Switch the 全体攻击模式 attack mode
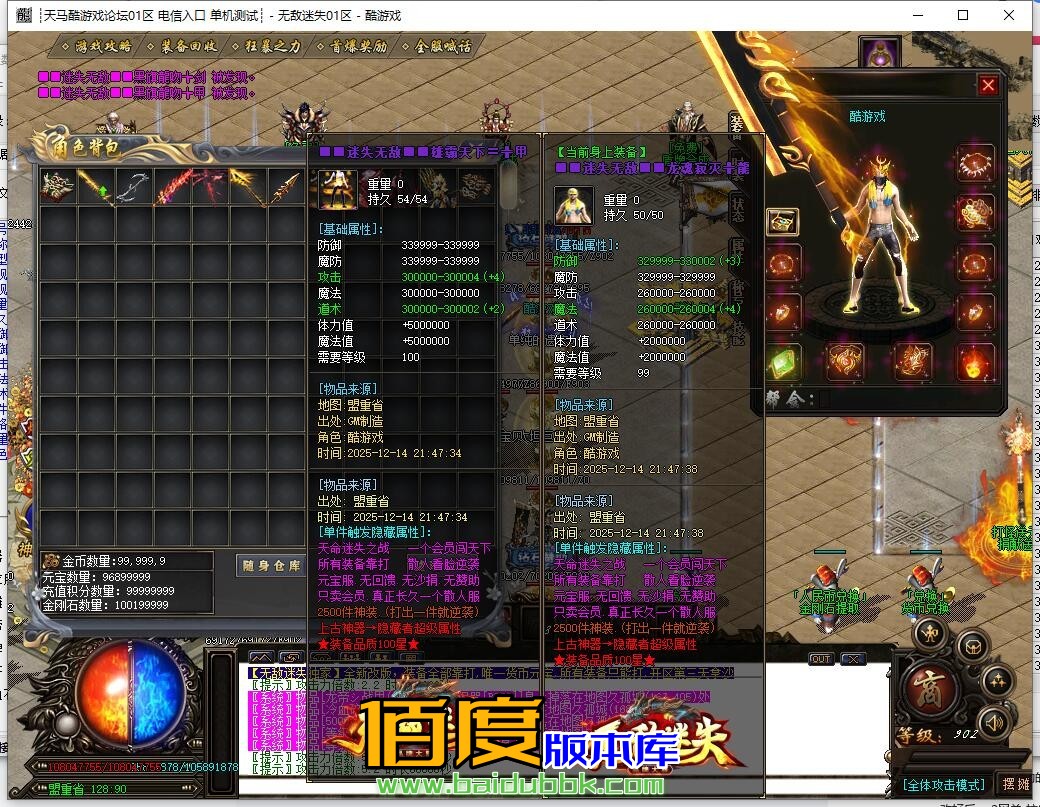This screenshot has height=807, width=1040. click(x=945, y=784)
